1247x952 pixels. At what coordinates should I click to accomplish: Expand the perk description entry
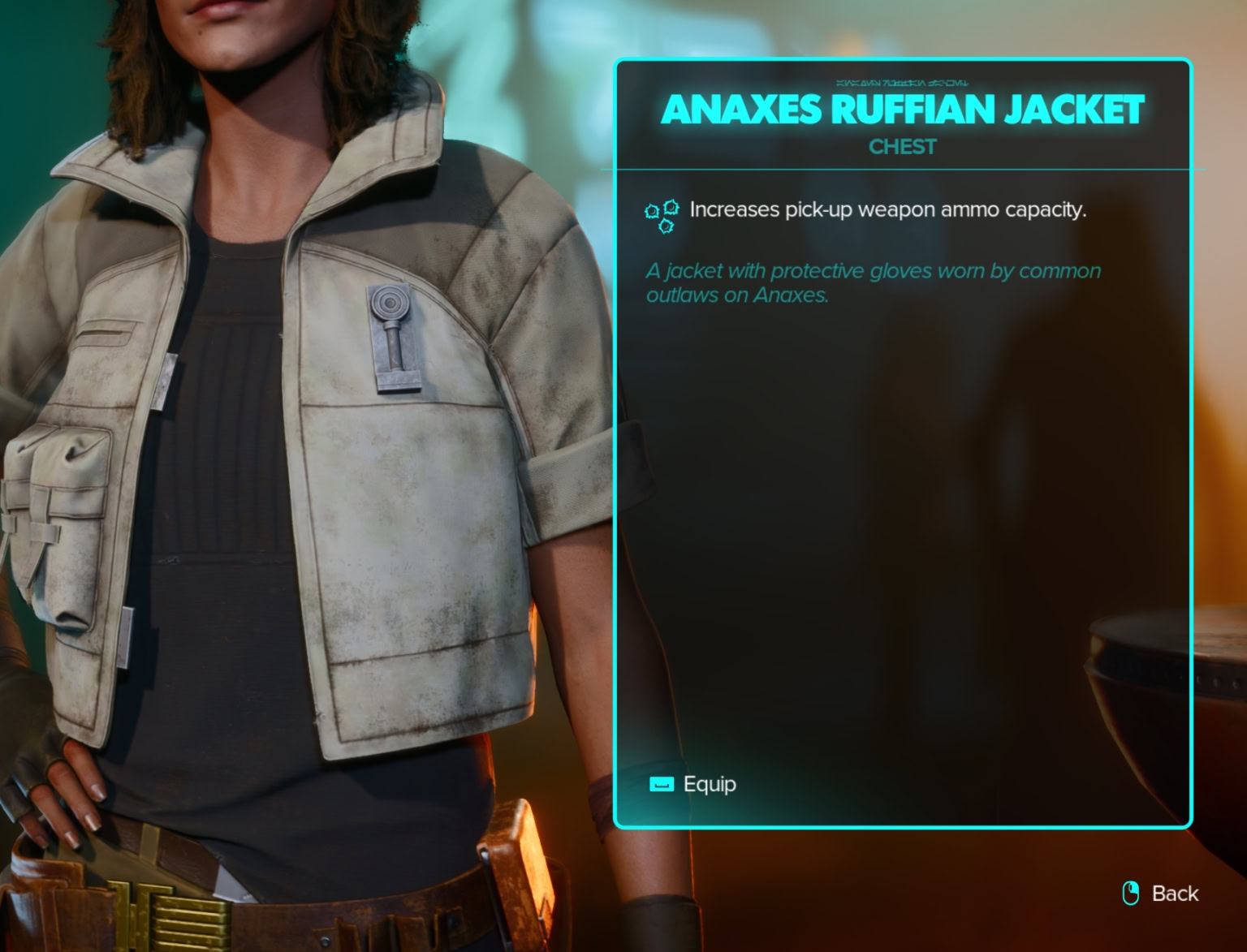[x=889, y=209]
